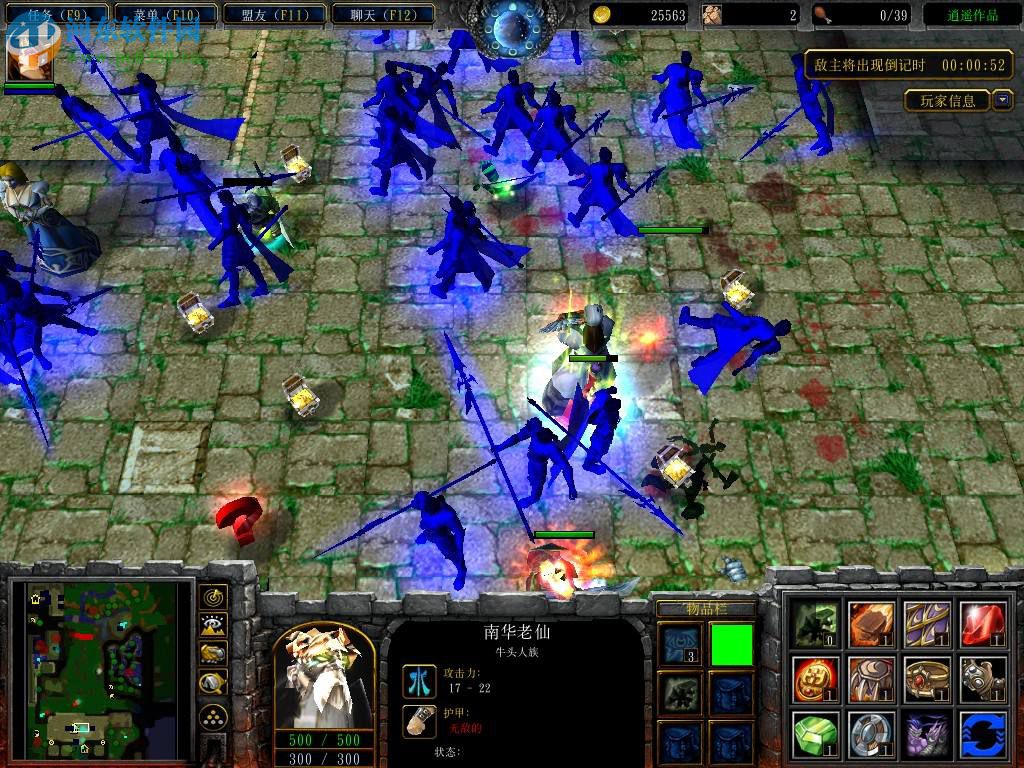Open the 任务 (F9) quests menu
This screenshot has width=1024, height=768.
tap(55, 15)
